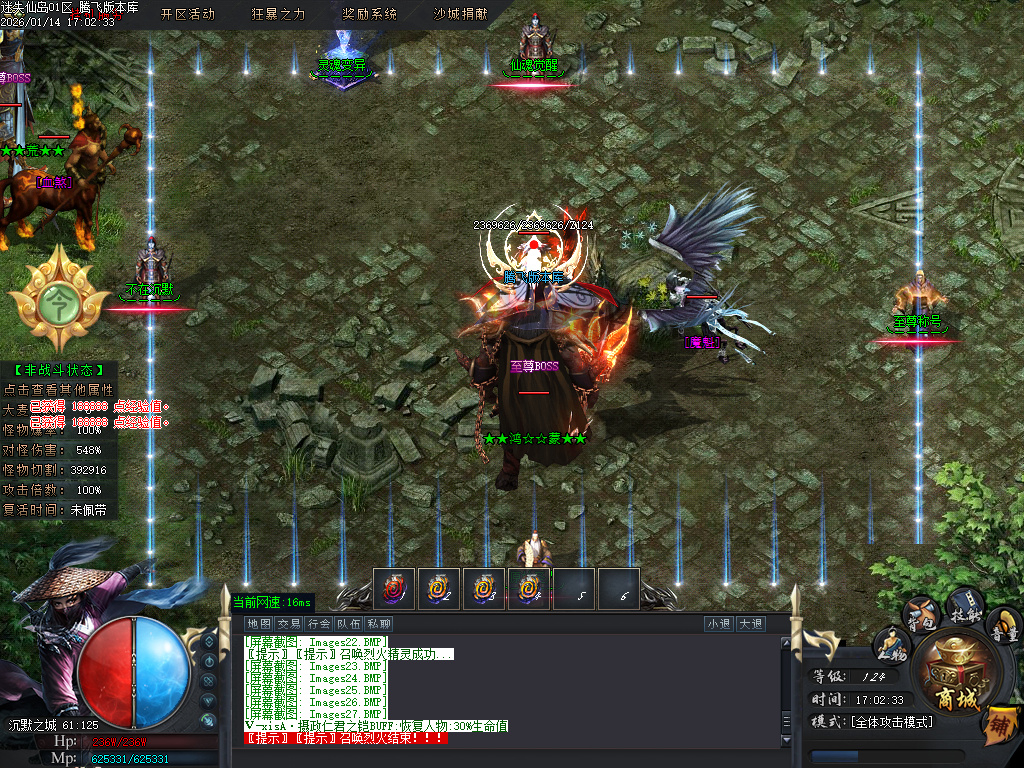Activate the skill in hotbar slot 1
The width and height of the screenshot is (1024, 768).
[394, 588]
